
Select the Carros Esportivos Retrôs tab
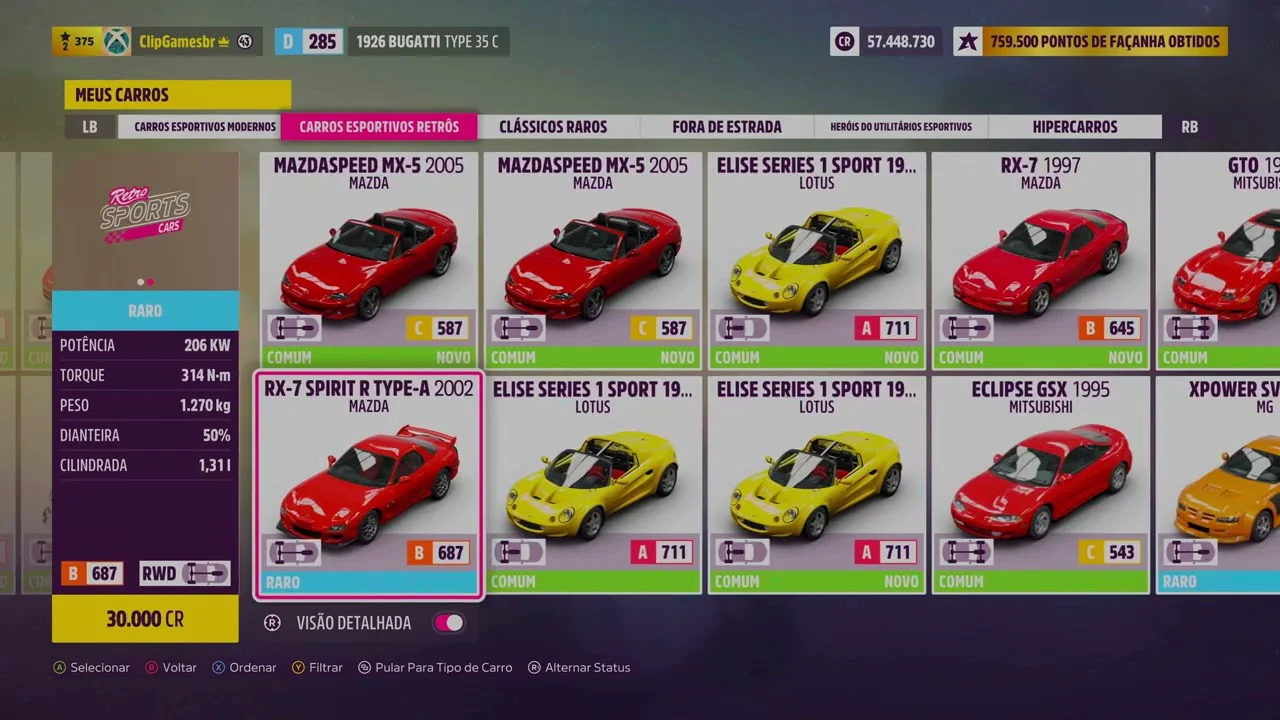pyautogui.click(x=379, y=127)
